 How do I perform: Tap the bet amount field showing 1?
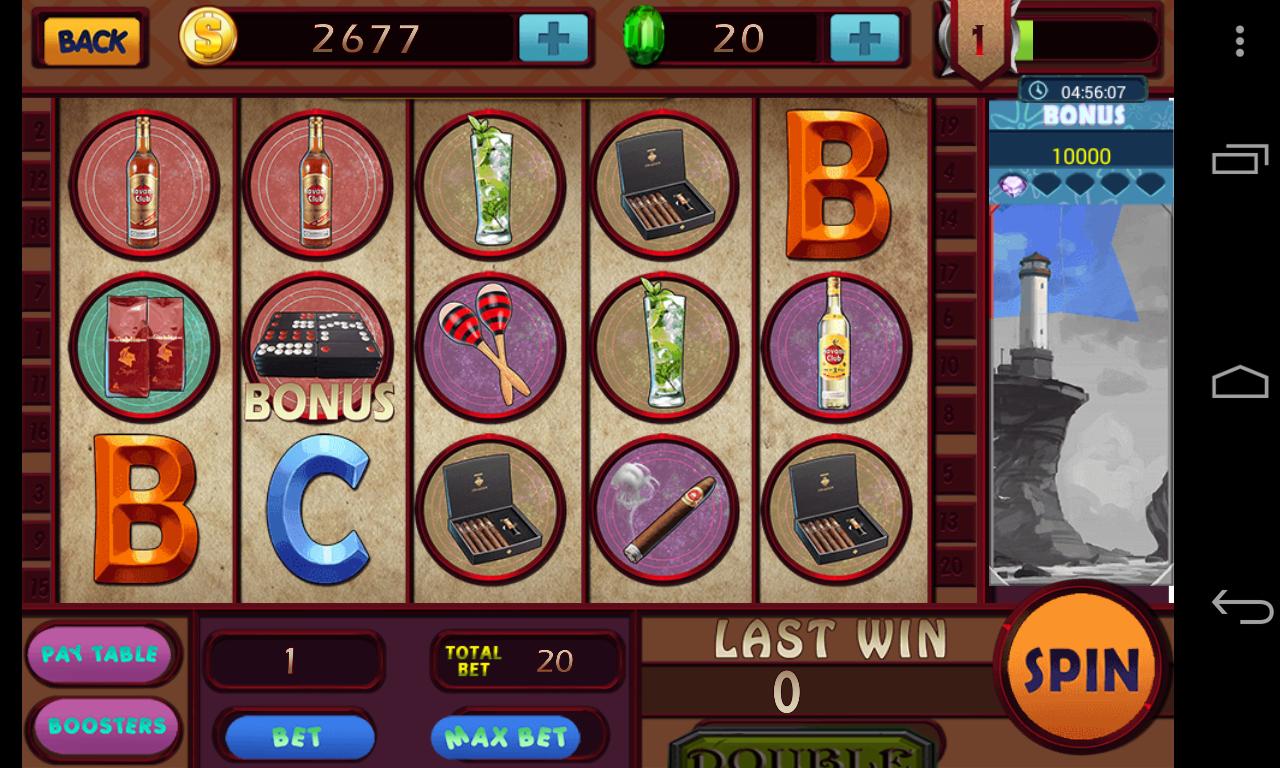click(x=294, y=661)
